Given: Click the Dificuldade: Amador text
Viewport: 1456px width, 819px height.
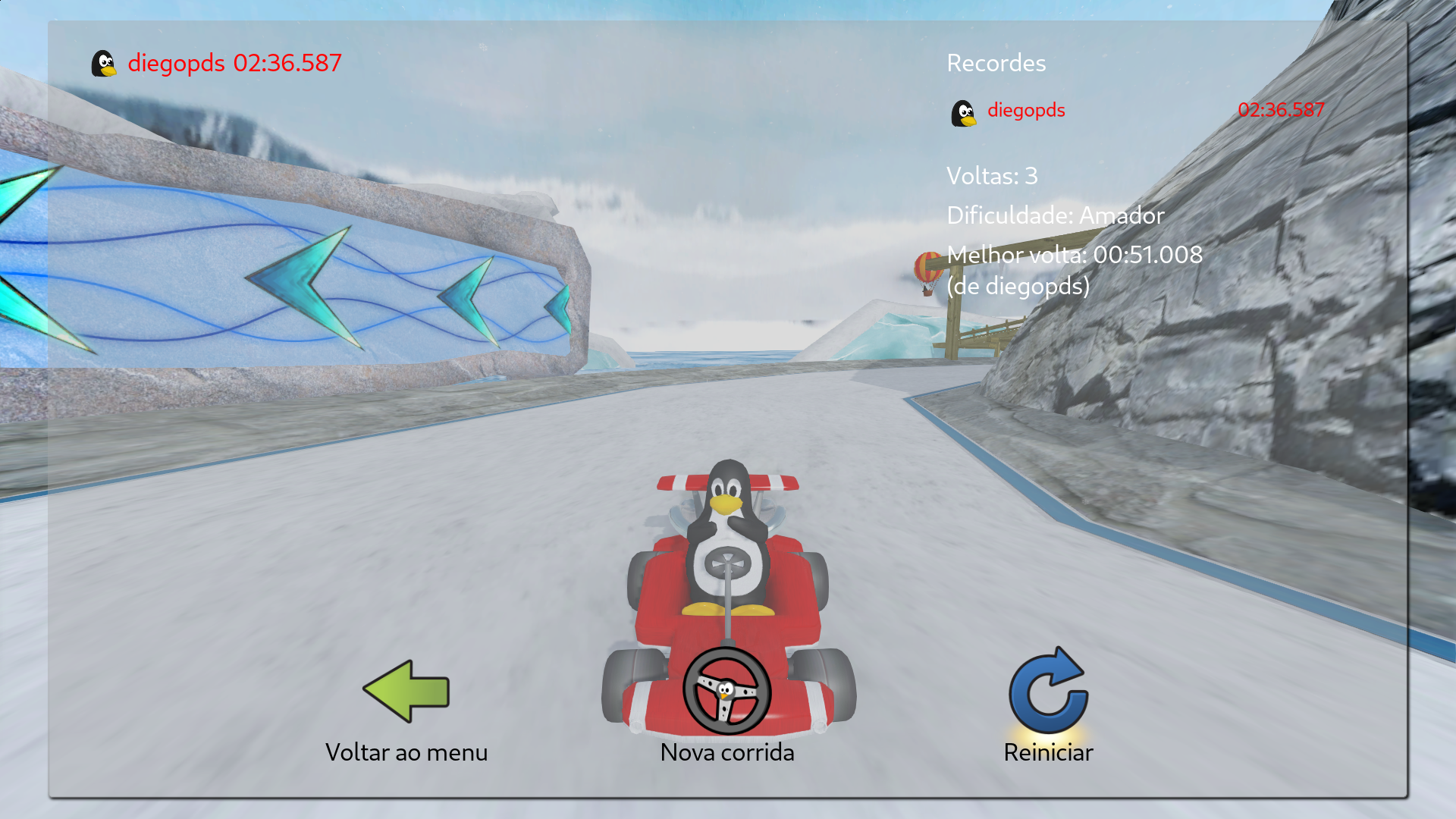Looking at the screenshot, I should point(1056,215).
